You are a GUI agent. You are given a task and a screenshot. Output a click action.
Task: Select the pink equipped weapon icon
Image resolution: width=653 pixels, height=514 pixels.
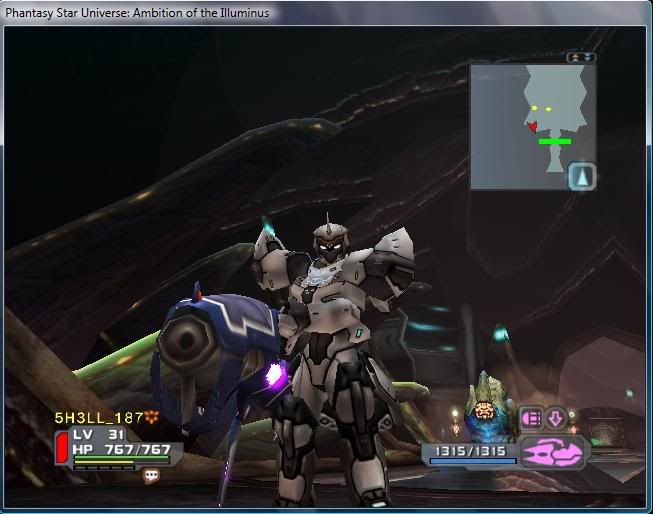click(553, 452)
